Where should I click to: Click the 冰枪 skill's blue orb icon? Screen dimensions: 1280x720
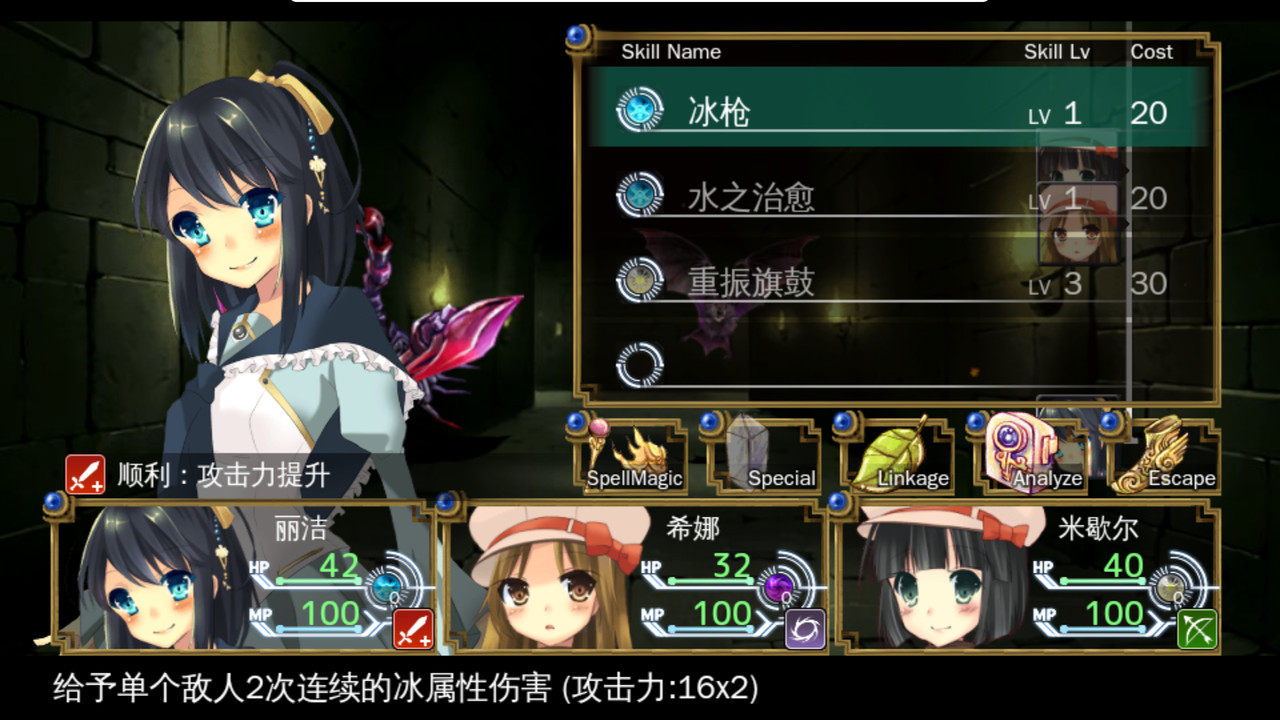[x=641, y=112]
